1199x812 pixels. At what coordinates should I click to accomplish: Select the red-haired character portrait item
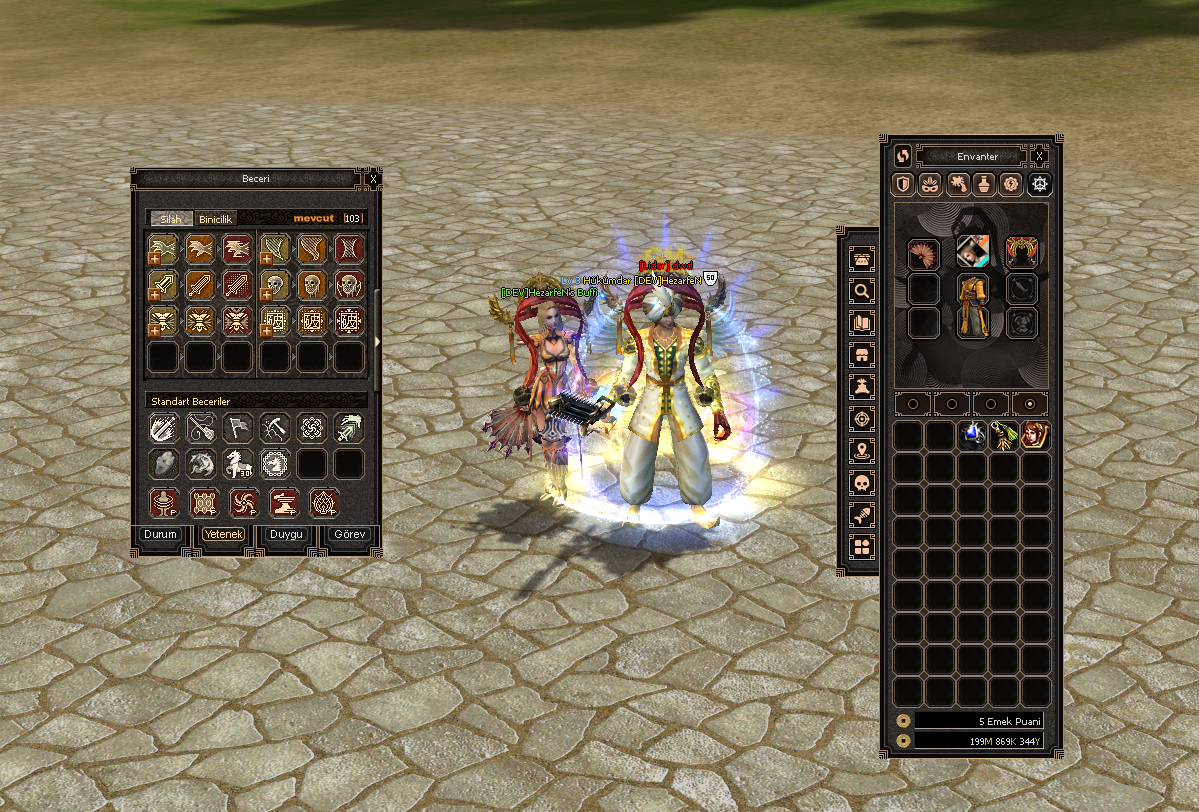pos(1036,435)
